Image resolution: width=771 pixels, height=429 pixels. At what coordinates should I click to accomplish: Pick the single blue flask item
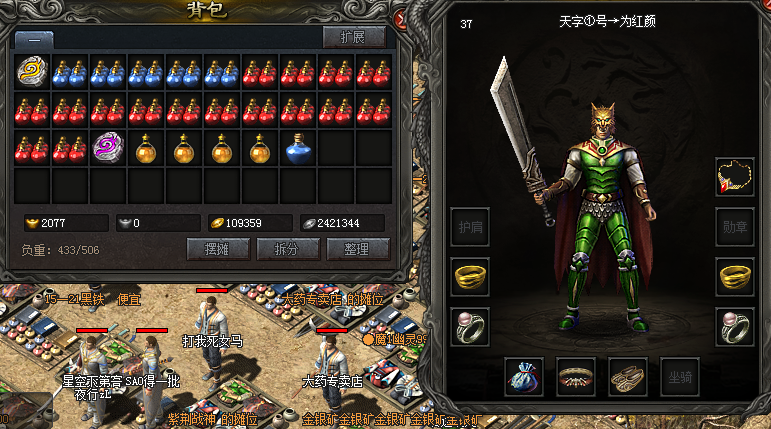point(298,148)
